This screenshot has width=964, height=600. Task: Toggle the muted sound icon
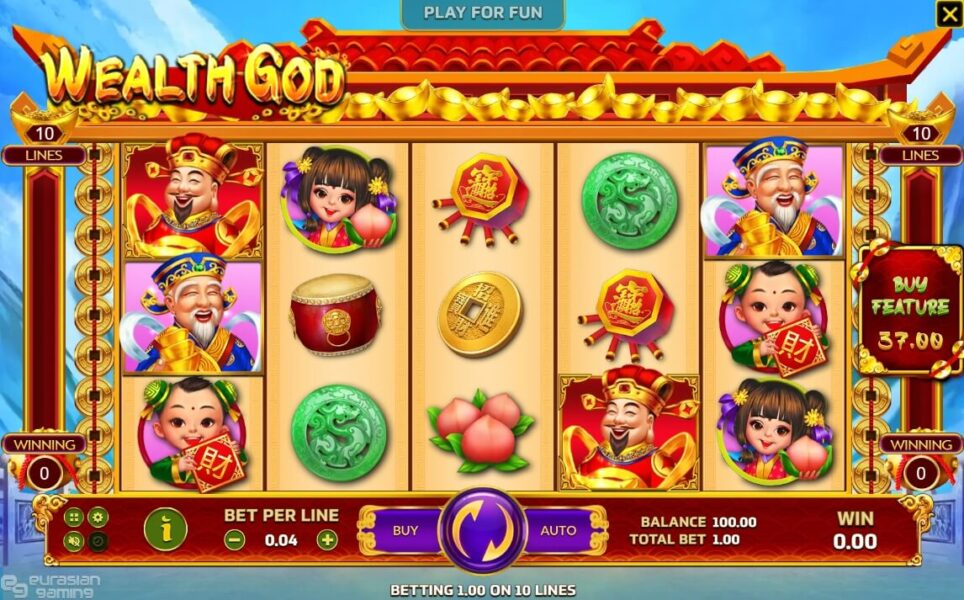tap(73, 541)
